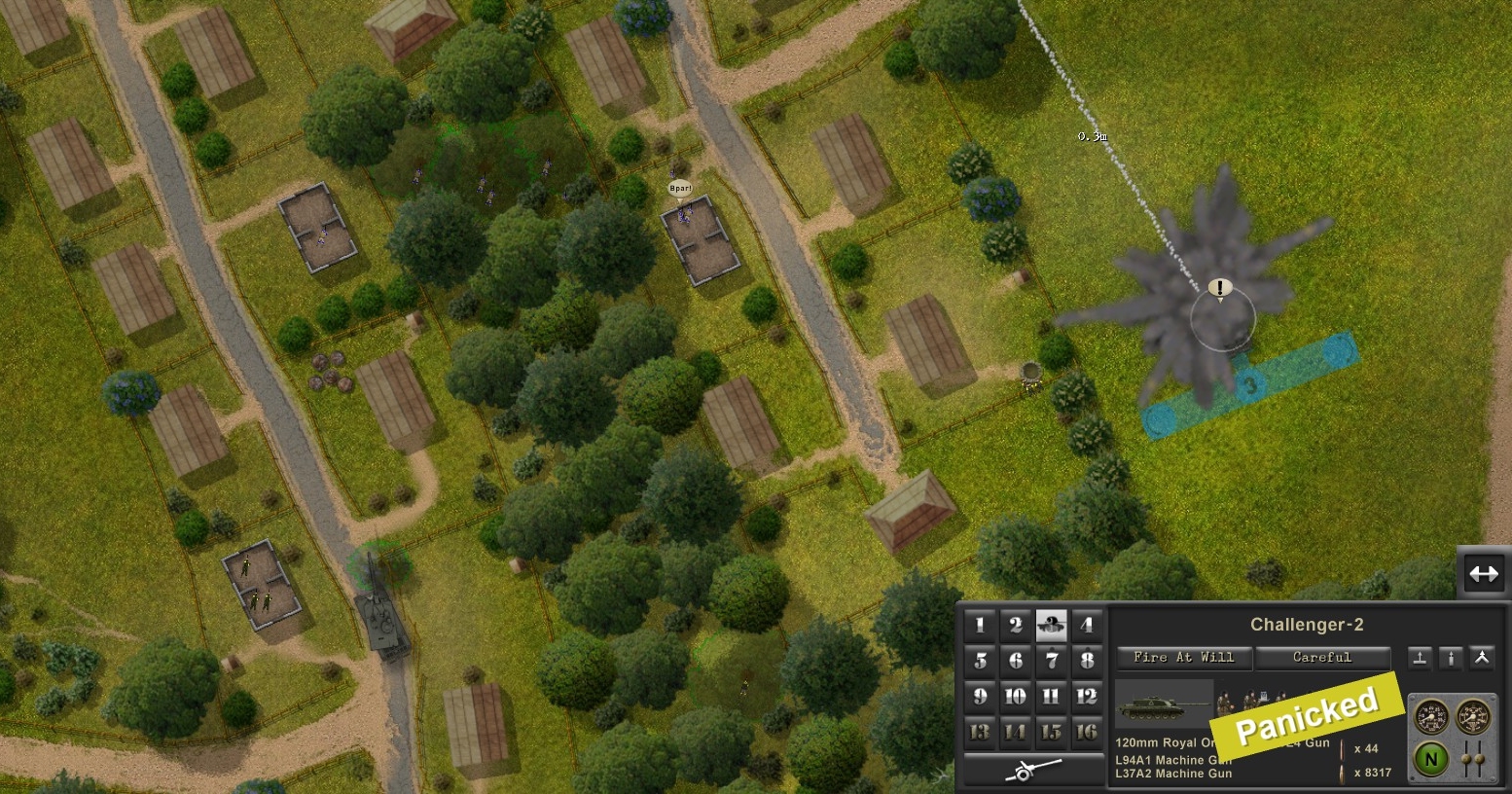
Task: Open the artillery cannon button
Action: tap(1033, 769)
